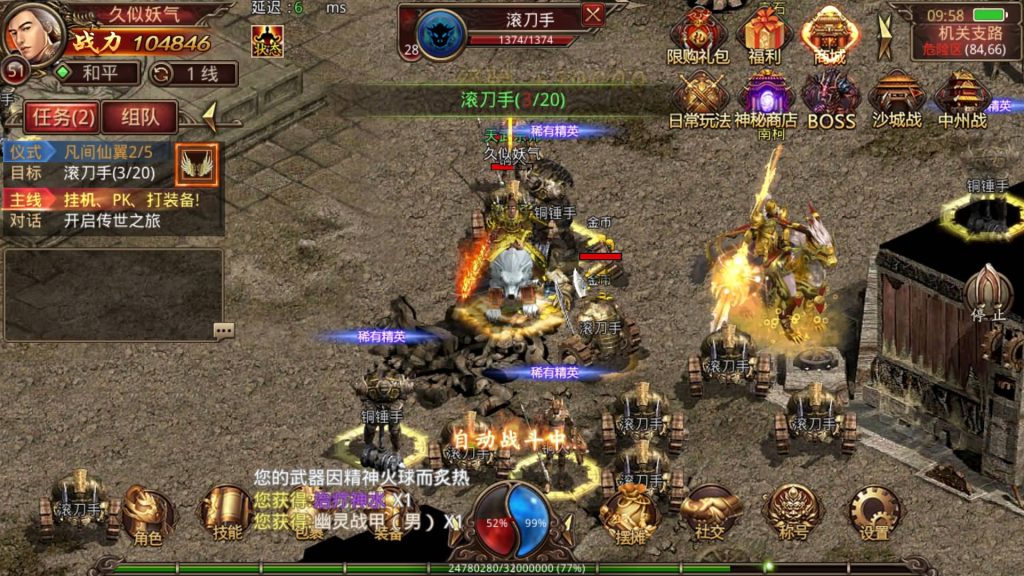Screen dimensions: 1024x576
Task: Toggle the 和平 peace attack mode
Action: coord(91,73)
